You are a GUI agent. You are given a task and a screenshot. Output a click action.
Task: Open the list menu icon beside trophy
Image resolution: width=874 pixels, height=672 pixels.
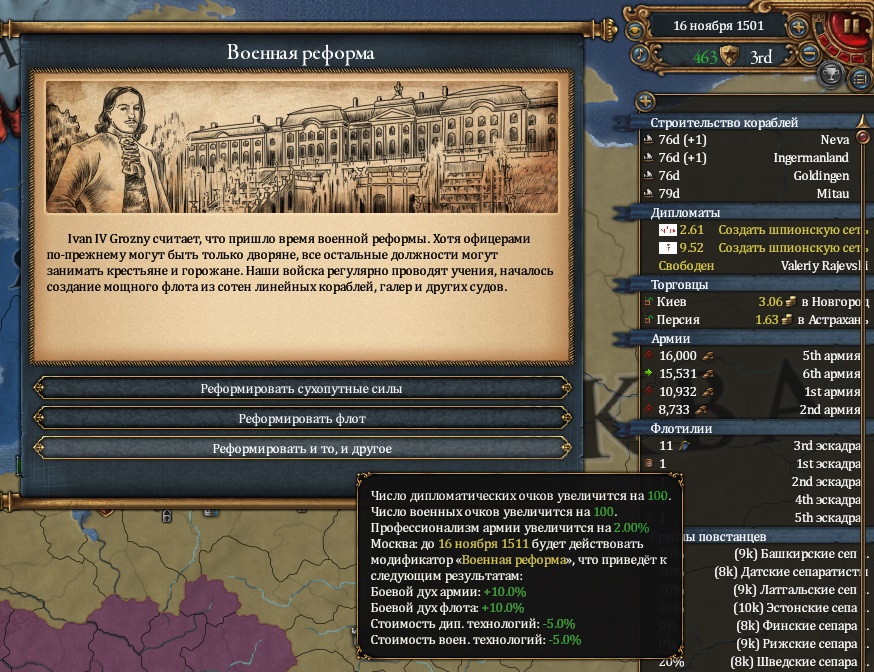(859, 78)
